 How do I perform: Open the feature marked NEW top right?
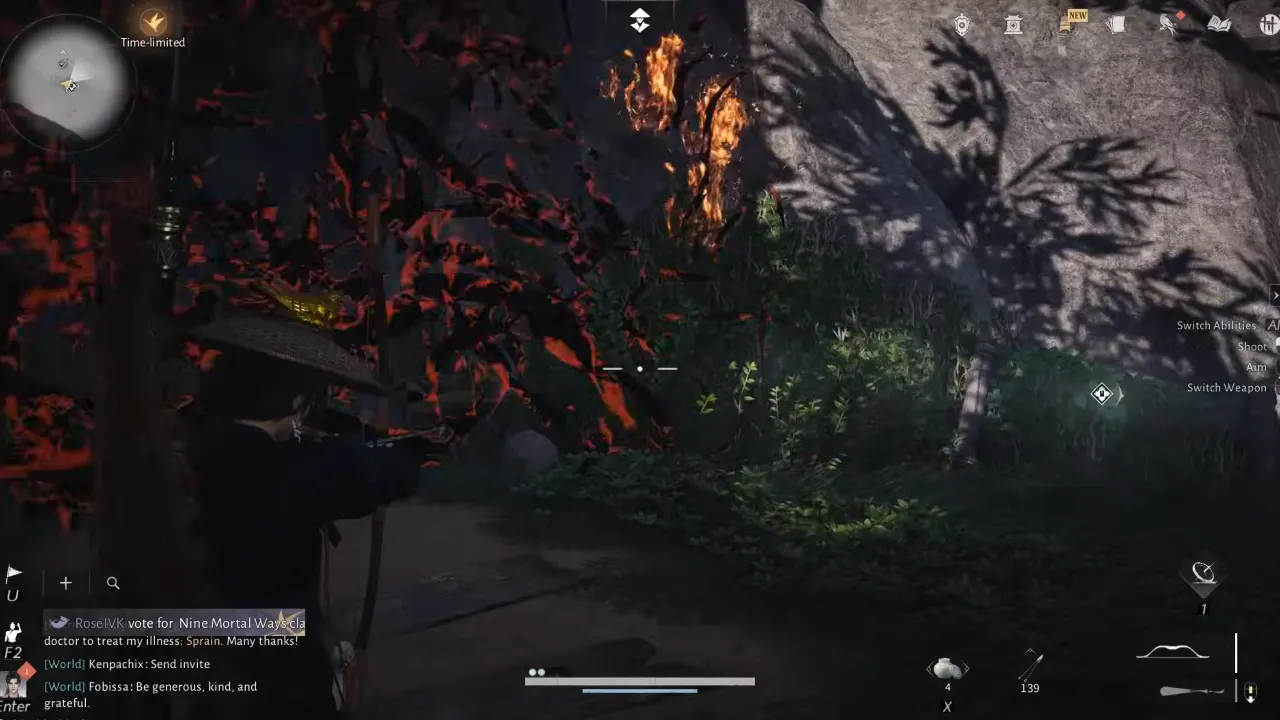(x=1068, y=25)
